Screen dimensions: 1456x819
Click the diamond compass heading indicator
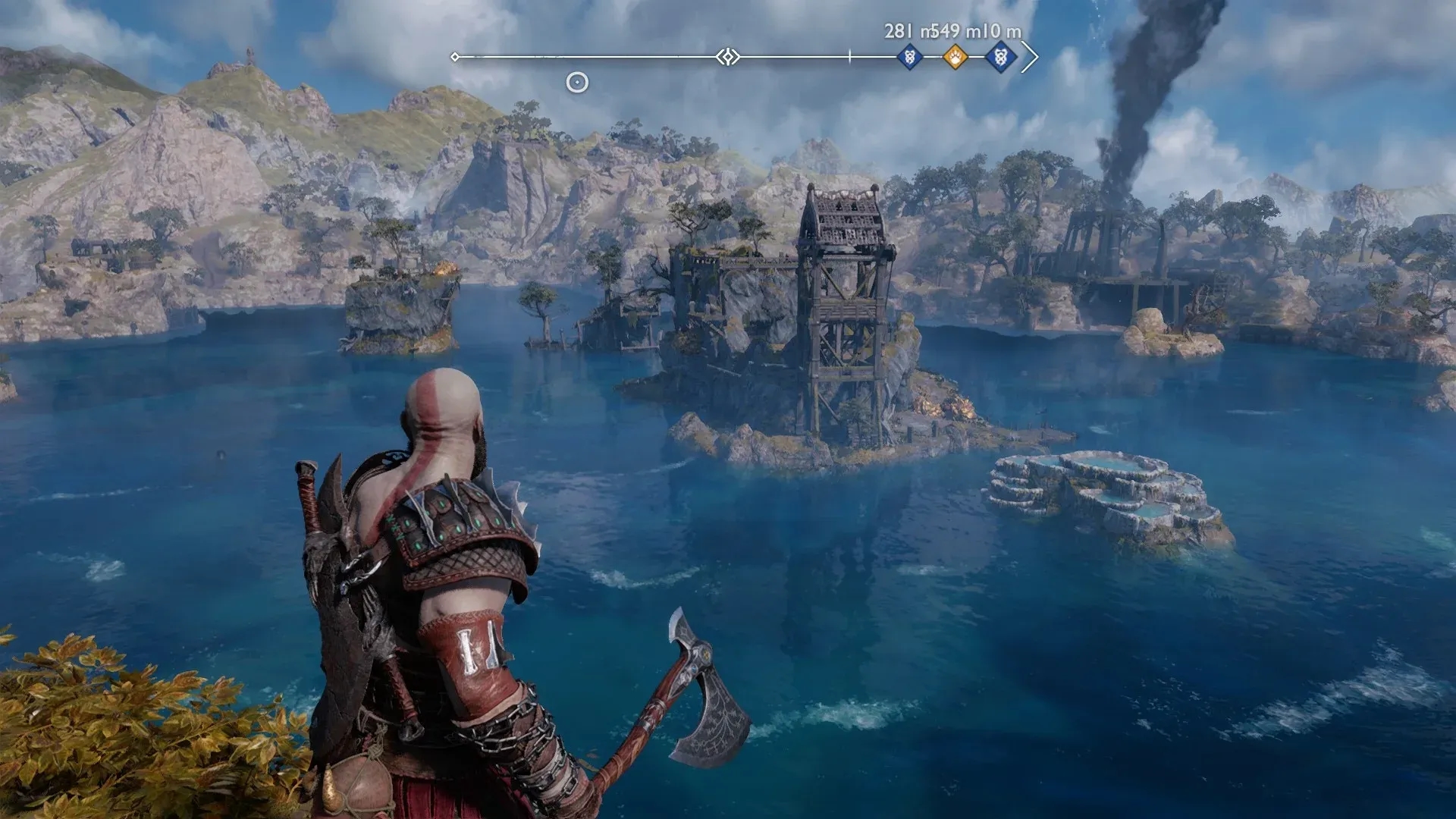pos(727,55)
